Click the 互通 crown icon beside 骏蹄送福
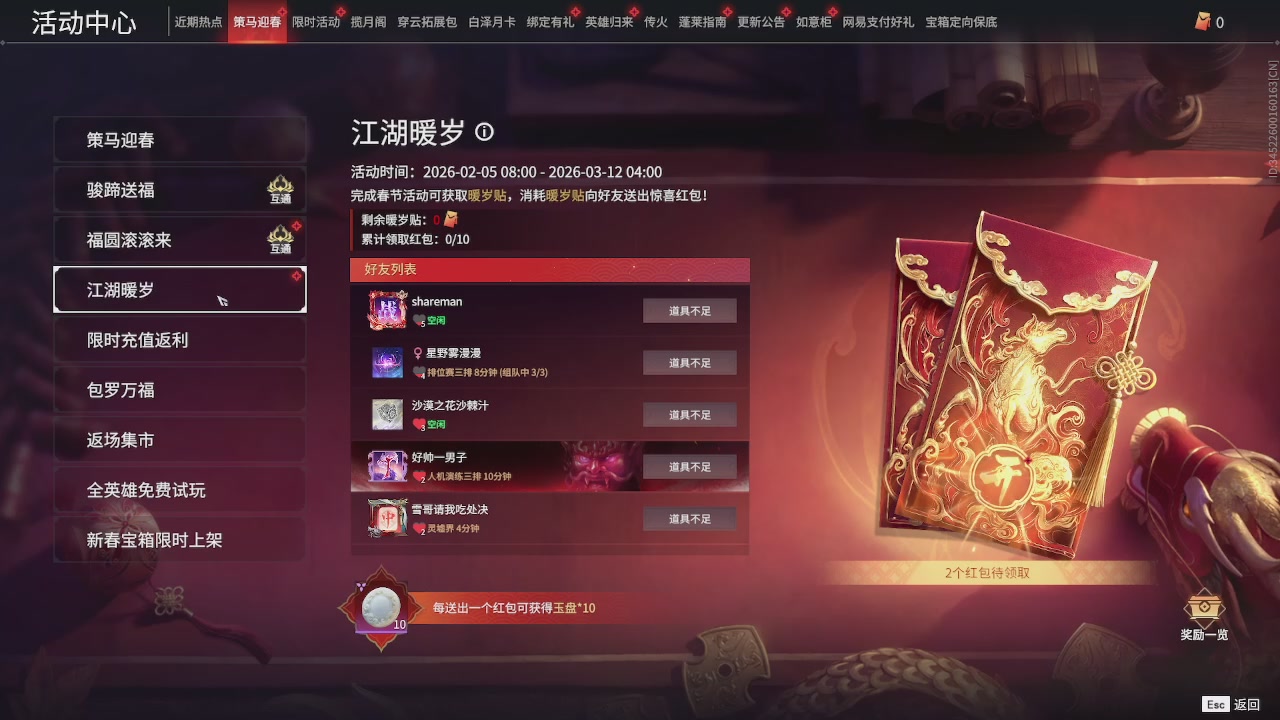The width and height of the screenshot is (1280, 720). tap(280, 186)
